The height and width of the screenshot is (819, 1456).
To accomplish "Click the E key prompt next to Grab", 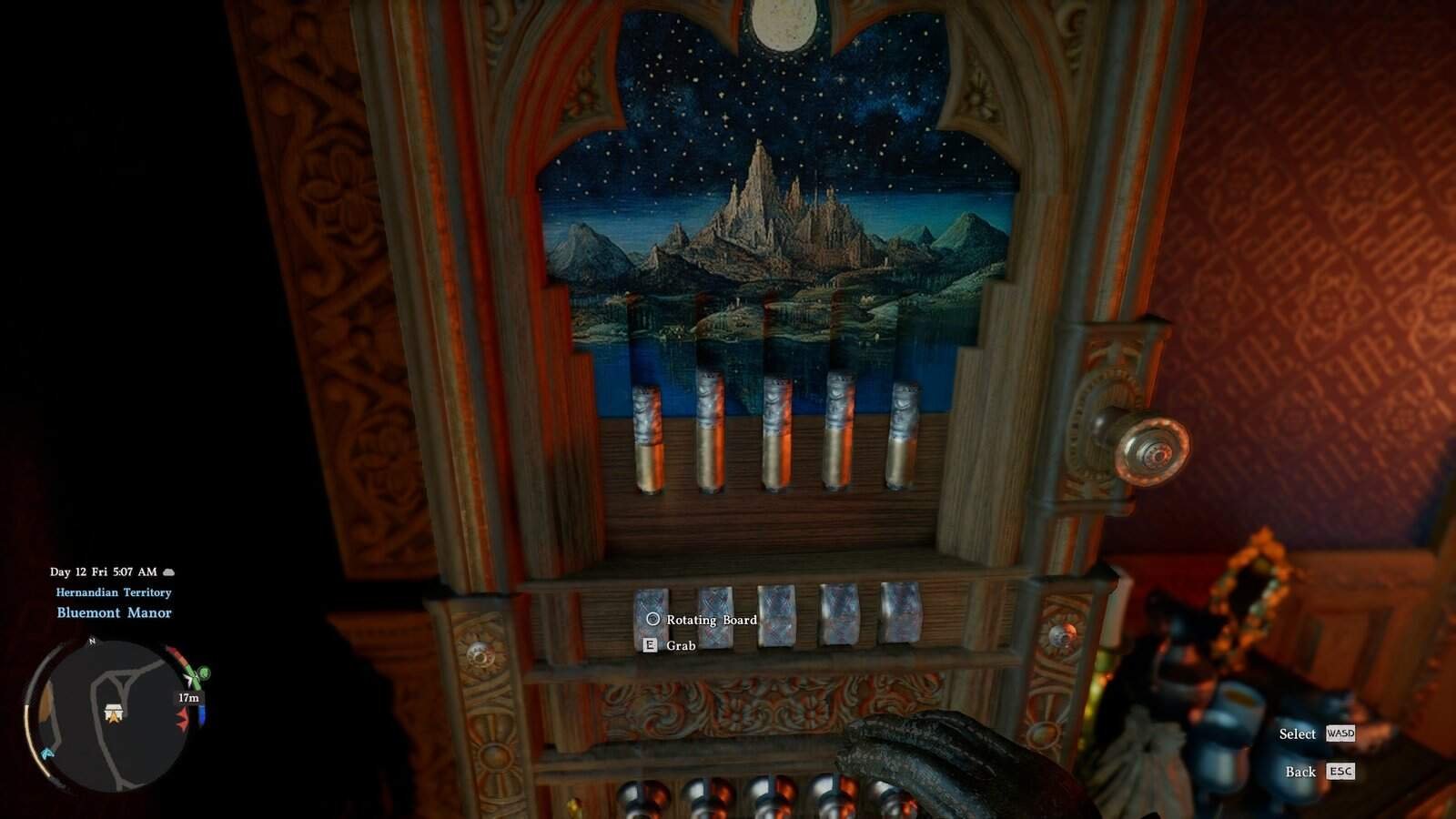I will click(649, 645).
